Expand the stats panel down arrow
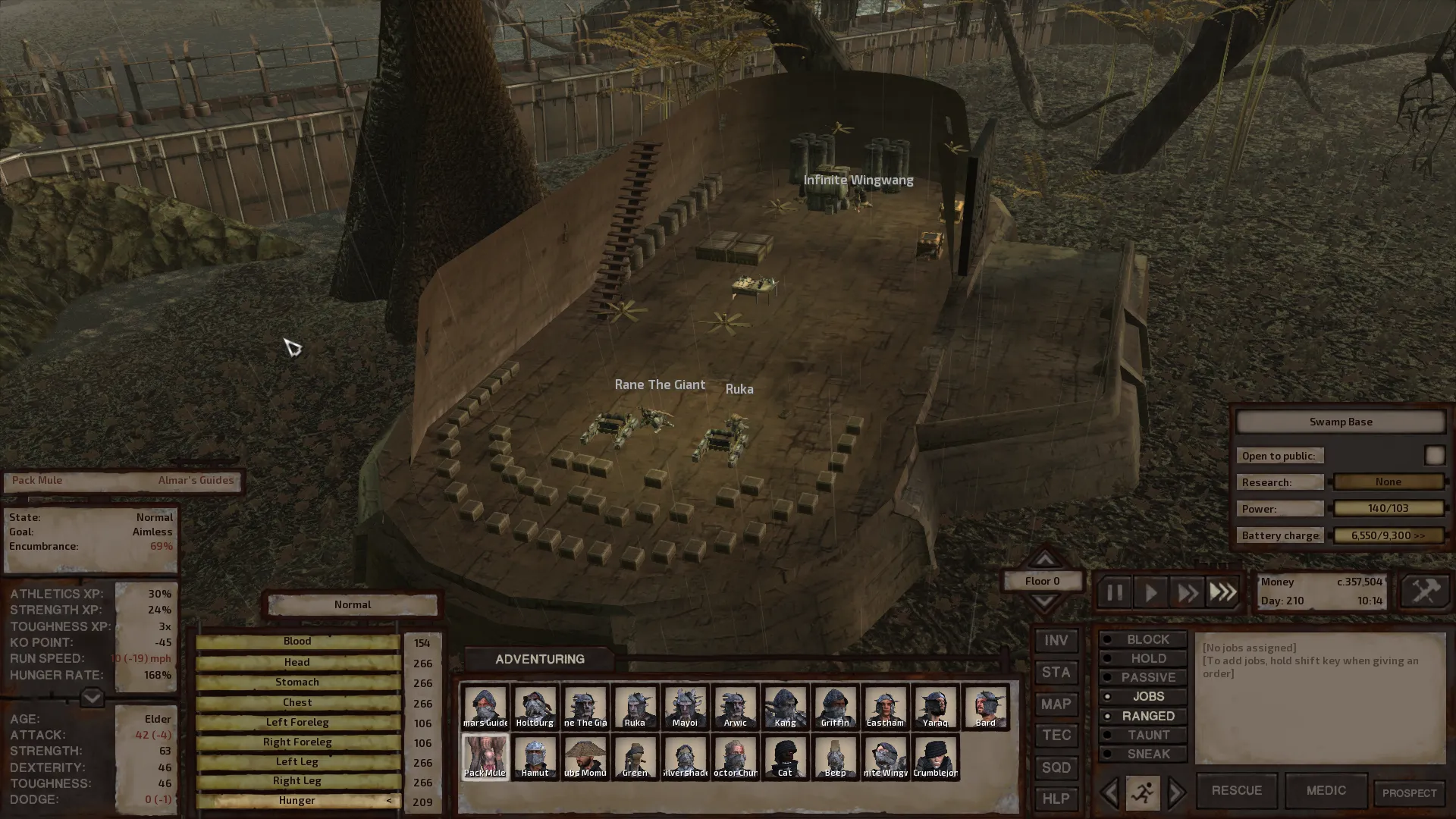This screenshot has height=819, width=1456. [x=92, y=697]
